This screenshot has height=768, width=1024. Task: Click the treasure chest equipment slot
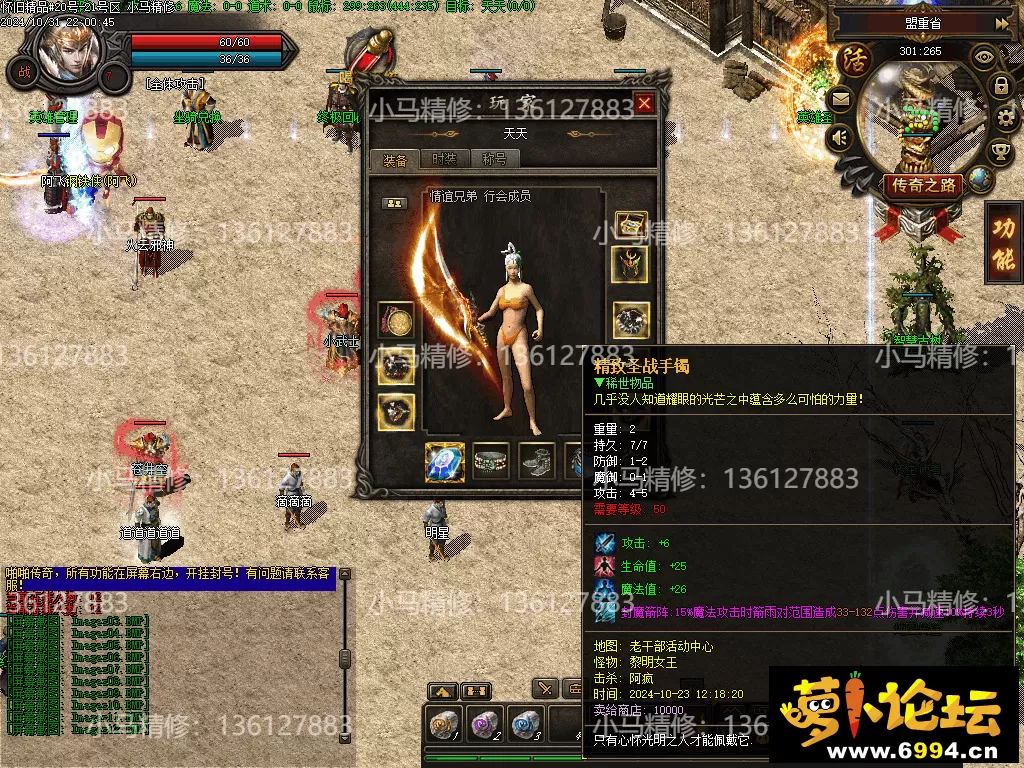tap(631, 226)
